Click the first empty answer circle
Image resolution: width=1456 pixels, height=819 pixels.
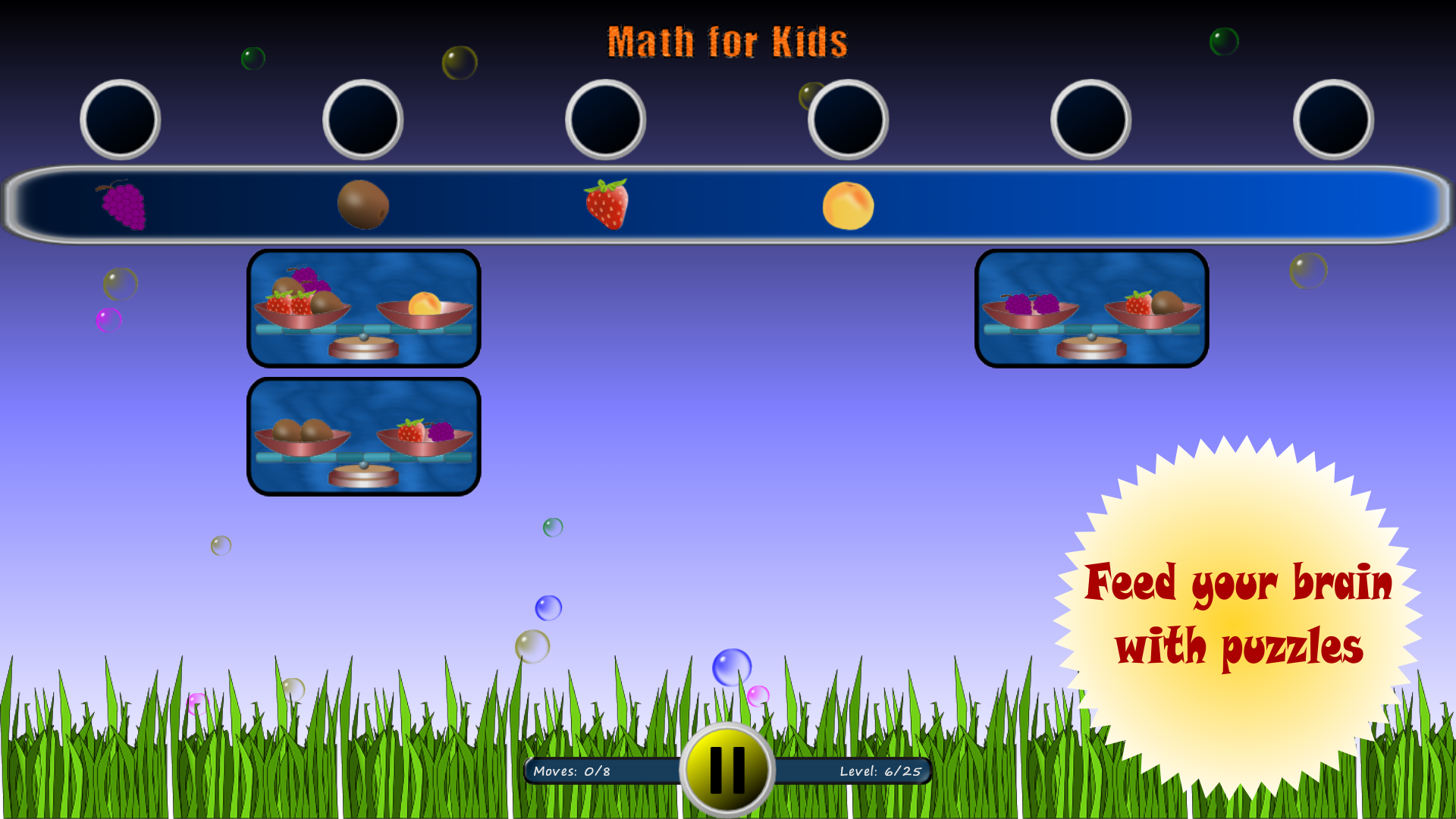coord(121,119)
